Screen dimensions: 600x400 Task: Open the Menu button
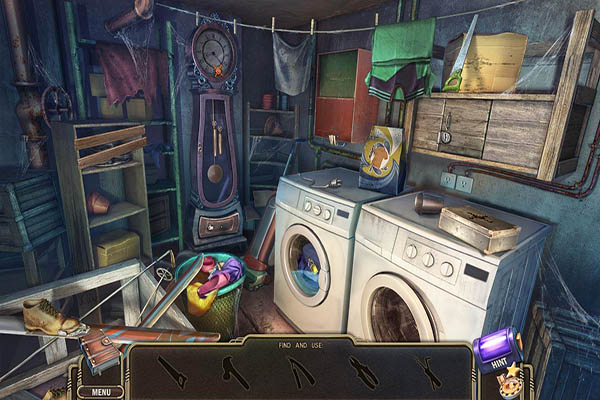click(x=100, y=392)
